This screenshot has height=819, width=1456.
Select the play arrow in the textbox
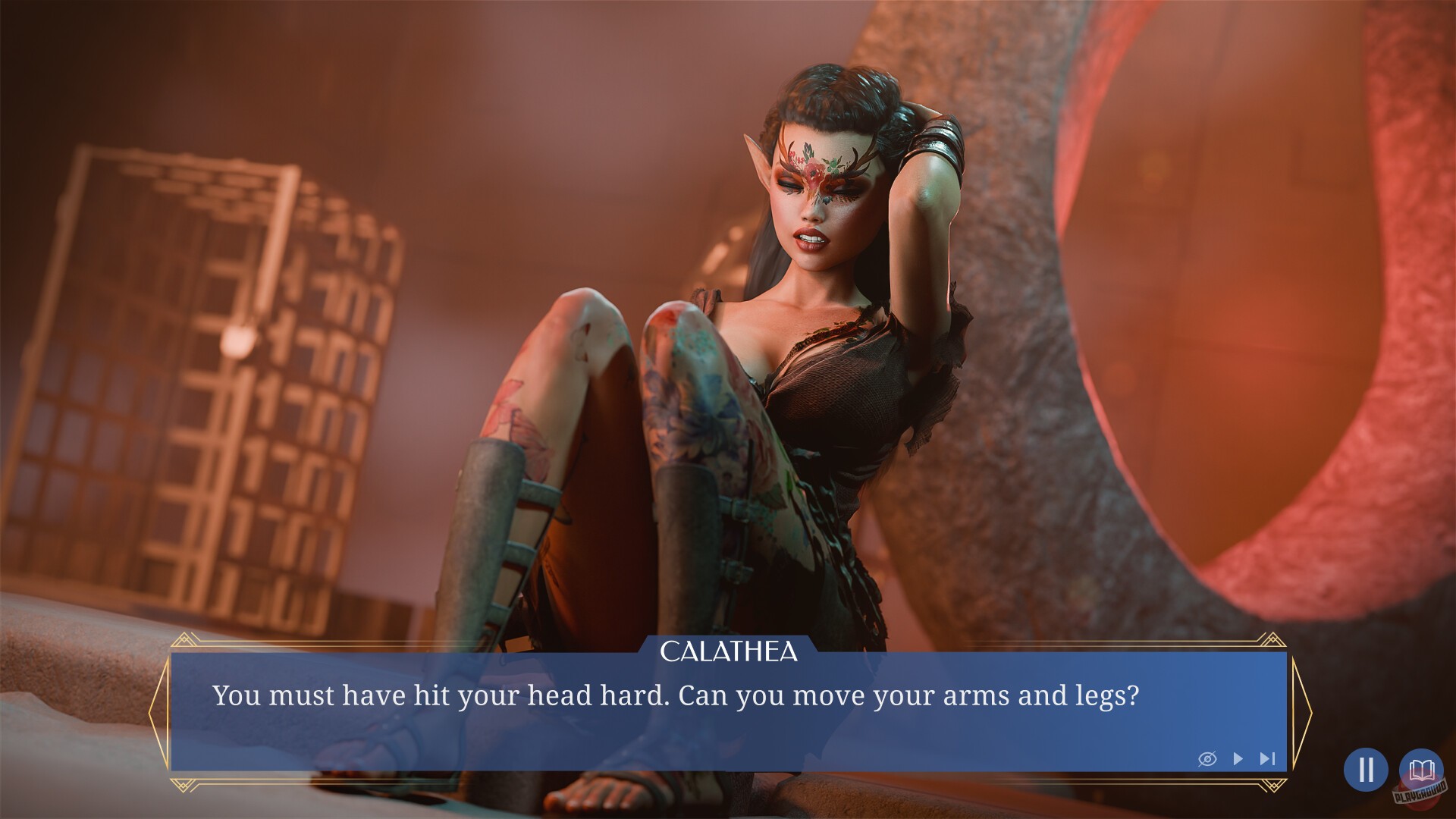(1239, 758)
